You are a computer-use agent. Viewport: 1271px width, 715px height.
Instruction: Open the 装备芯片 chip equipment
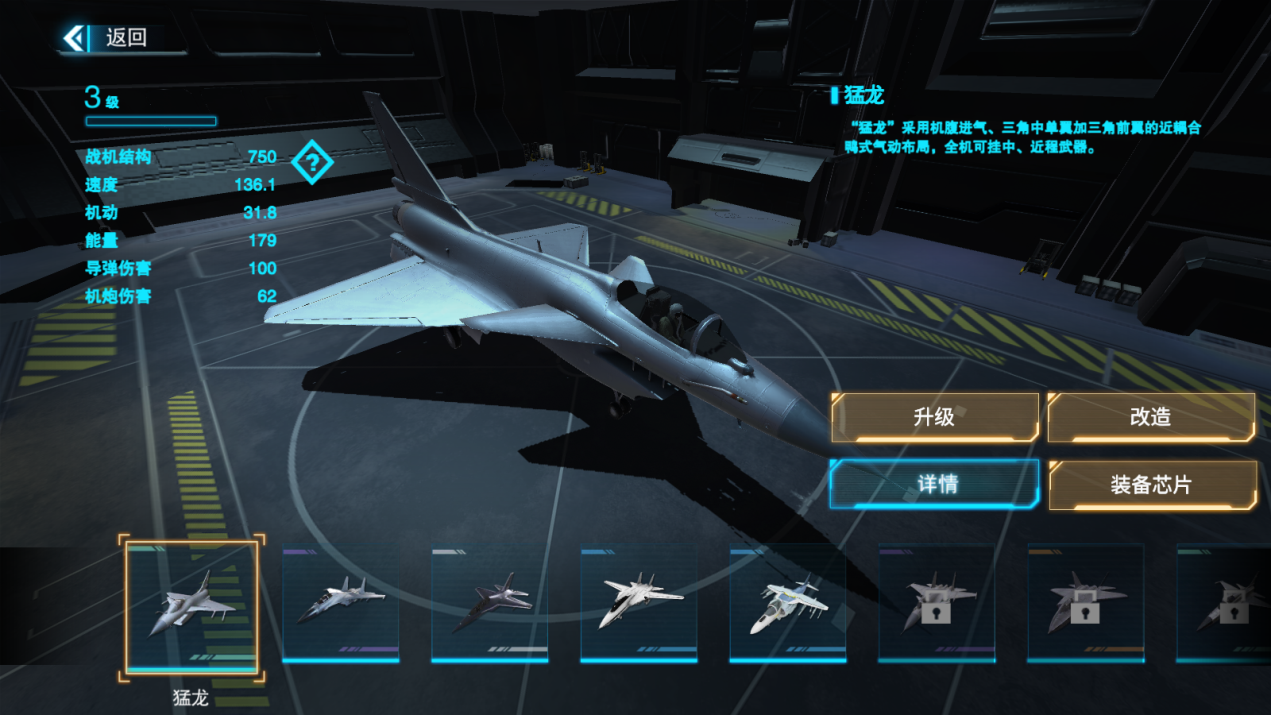tap(1151, 485)
